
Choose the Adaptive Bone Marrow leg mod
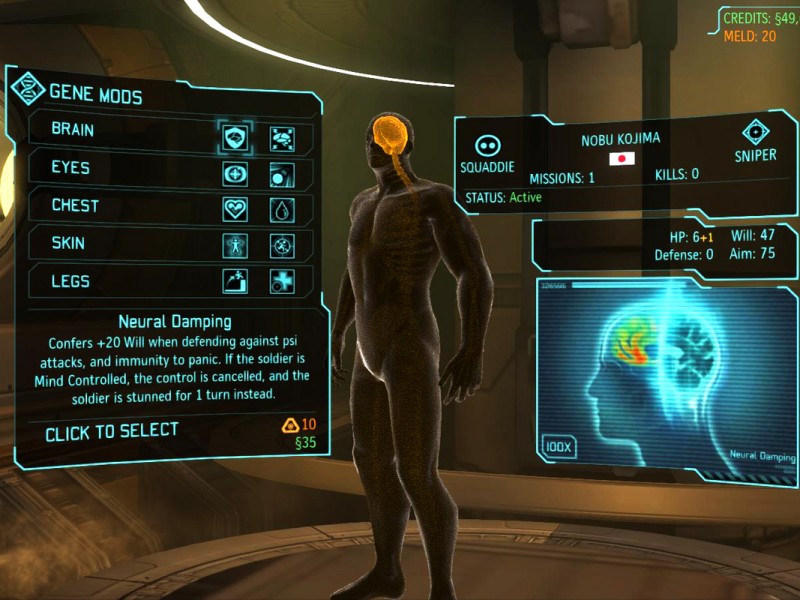282,281
